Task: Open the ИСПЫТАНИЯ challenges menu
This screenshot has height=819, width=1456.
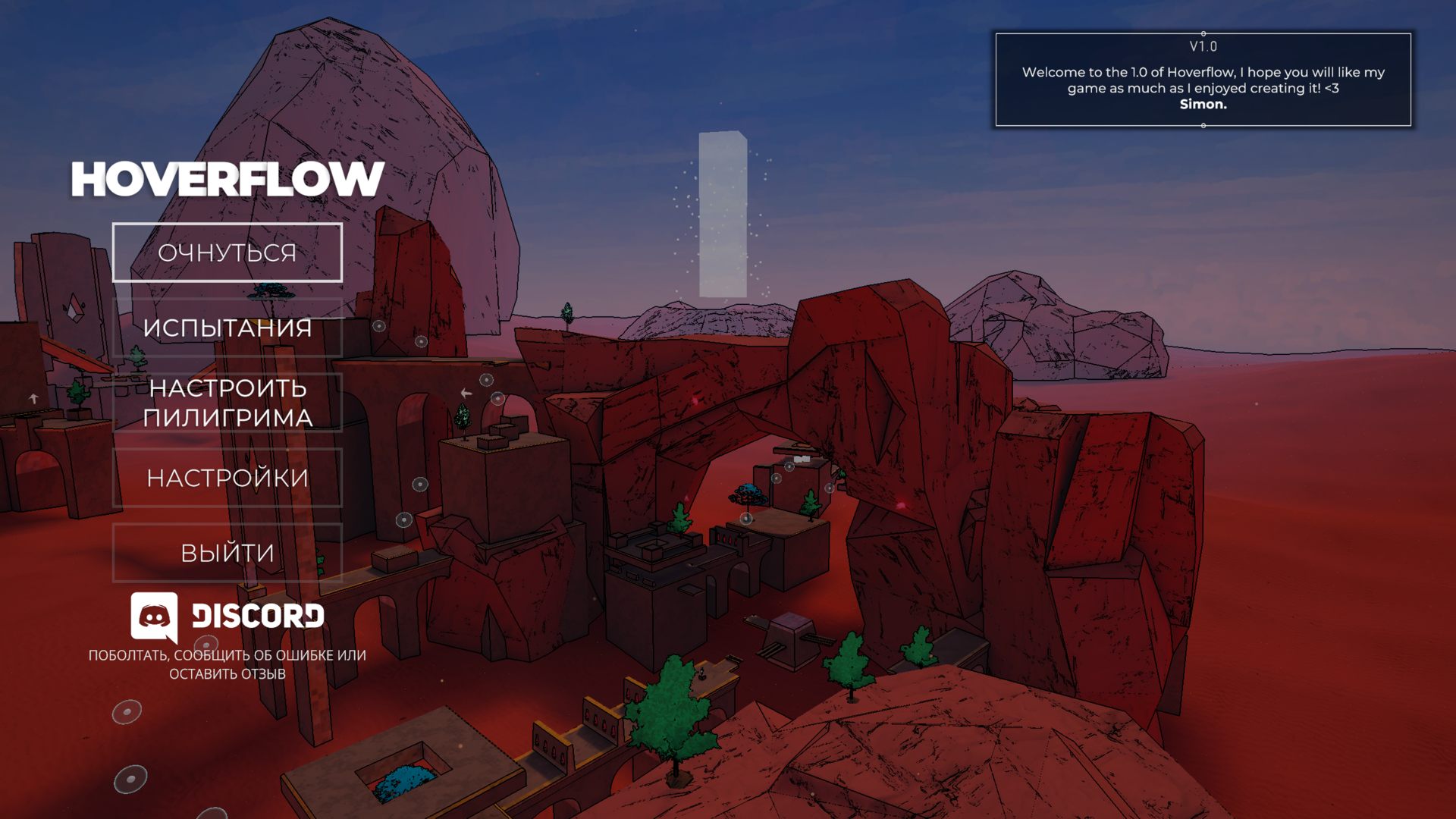Action: [227, 328]
